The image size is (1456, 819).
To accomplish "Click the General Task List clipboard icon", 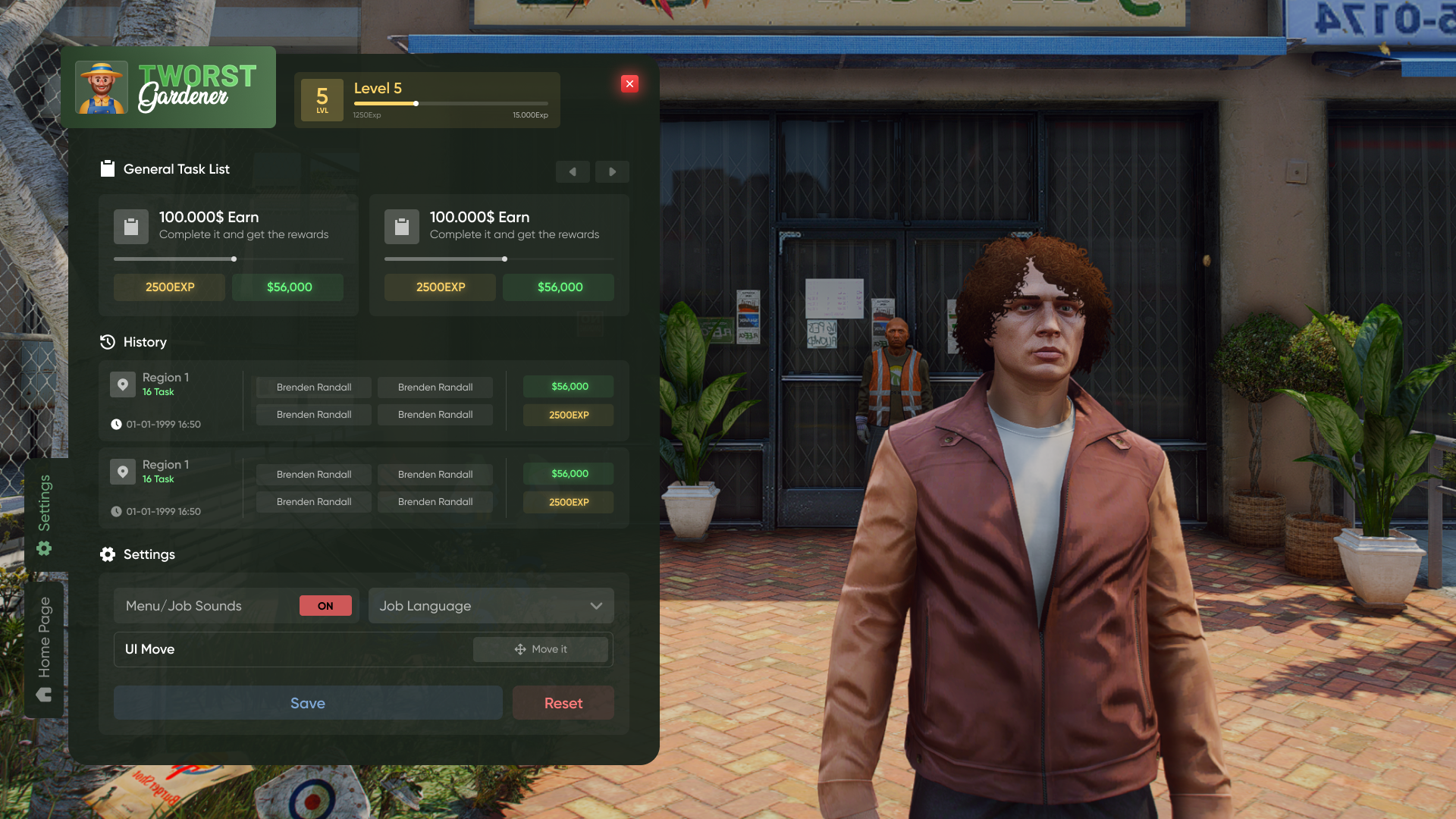I will [x=108, y=168].
